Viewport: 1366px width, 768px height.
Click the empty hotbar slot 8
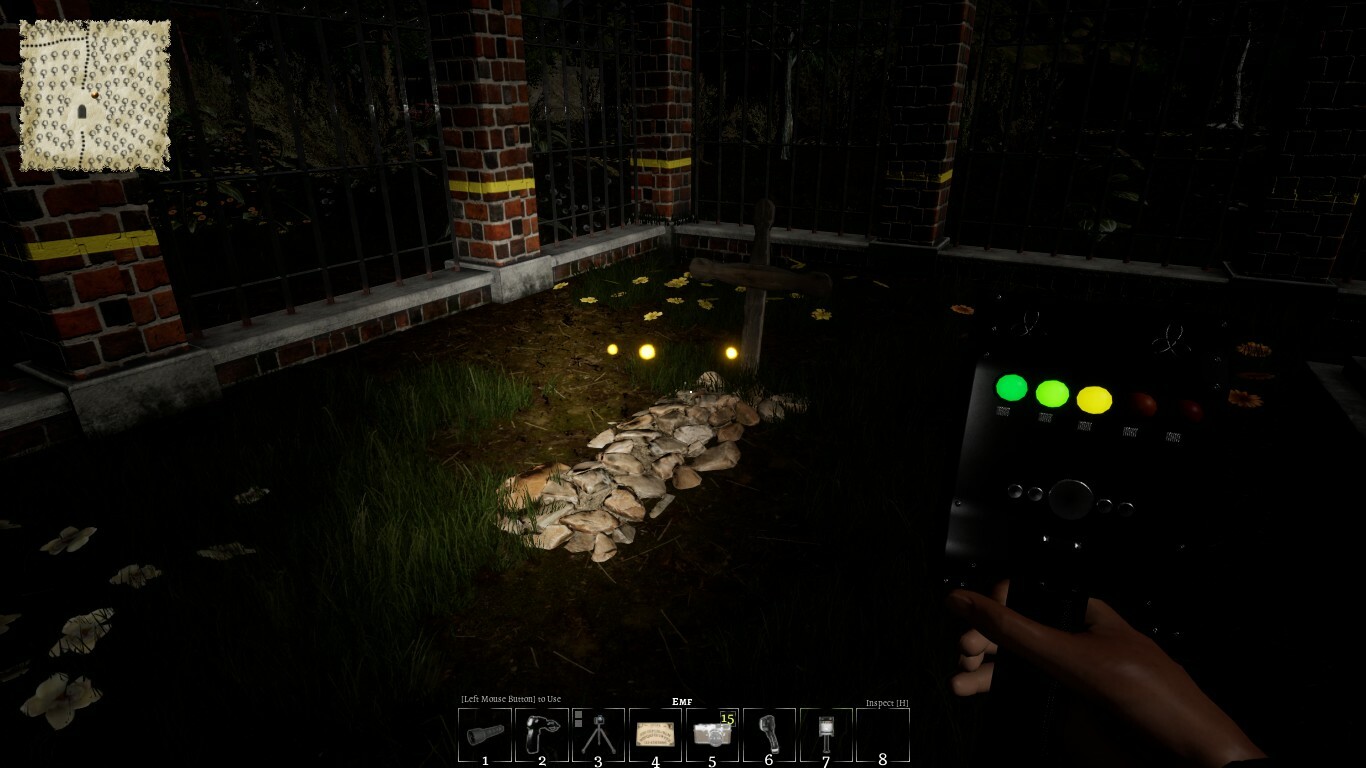point(880,733)
